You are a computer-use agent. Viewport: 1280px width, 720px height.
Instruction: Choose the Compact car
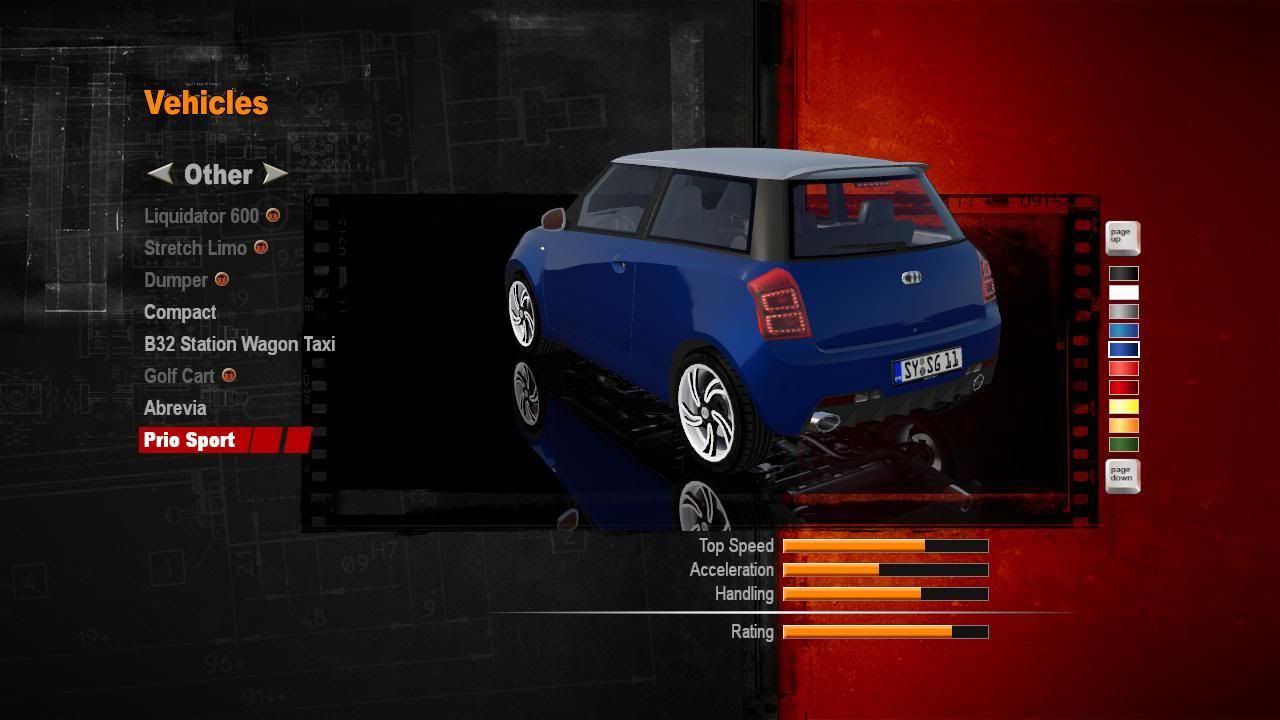[180, 312]
